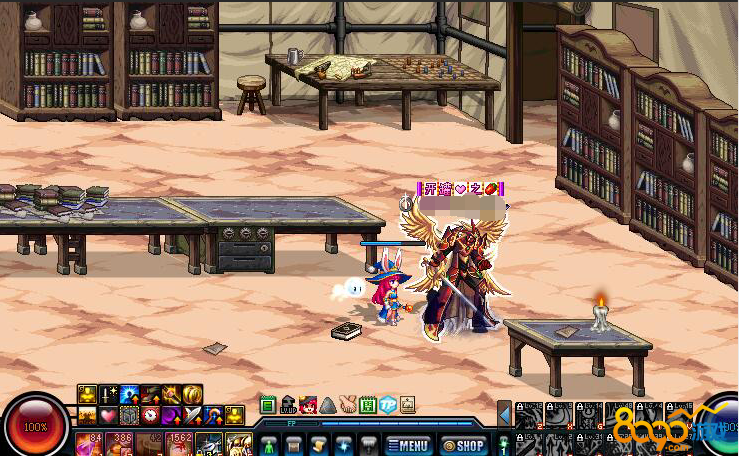Click the pink heart buff icon
739x456 pixels.
[x=108, y=414]
